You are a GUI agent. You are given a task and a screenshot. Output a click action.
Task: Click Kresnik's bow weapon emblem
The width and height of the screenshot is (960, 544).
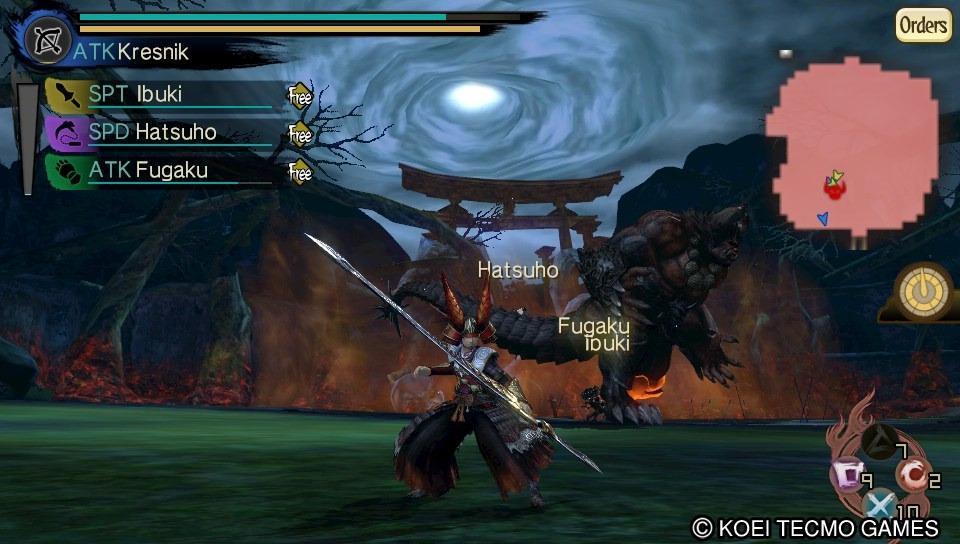(x=44, y=39)
